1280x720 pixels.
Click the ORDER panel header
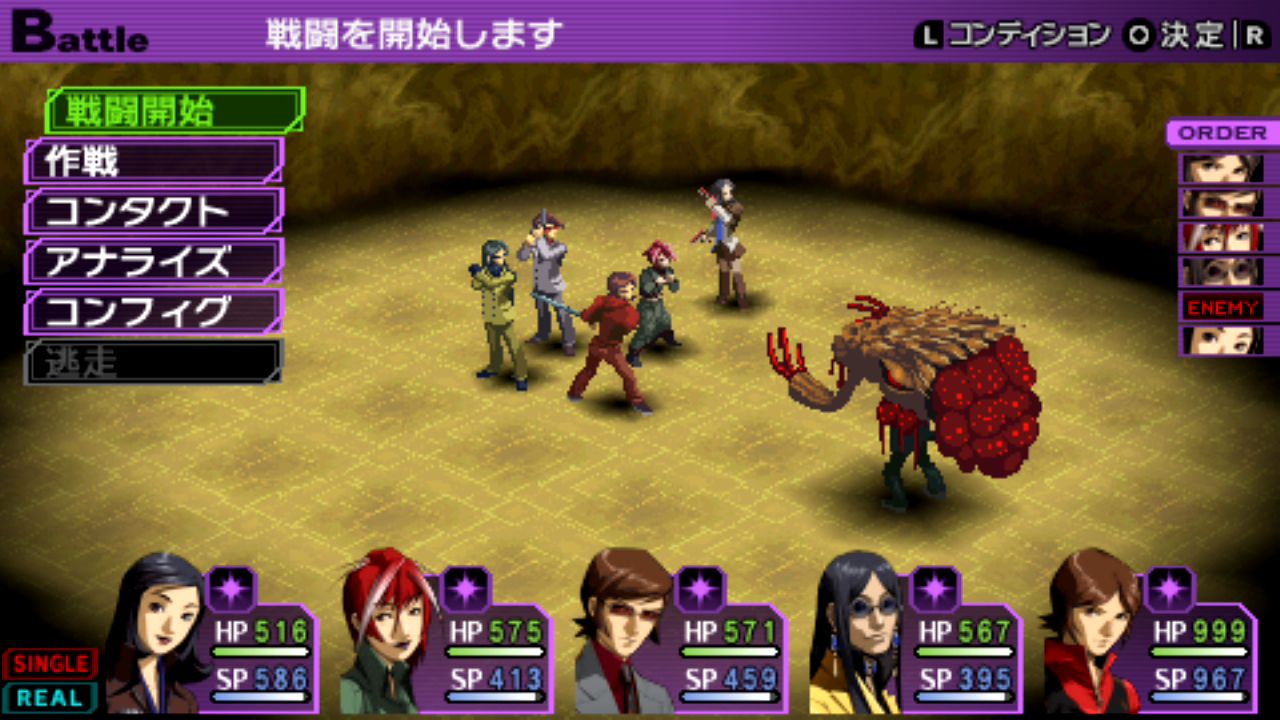[1222, 133]
